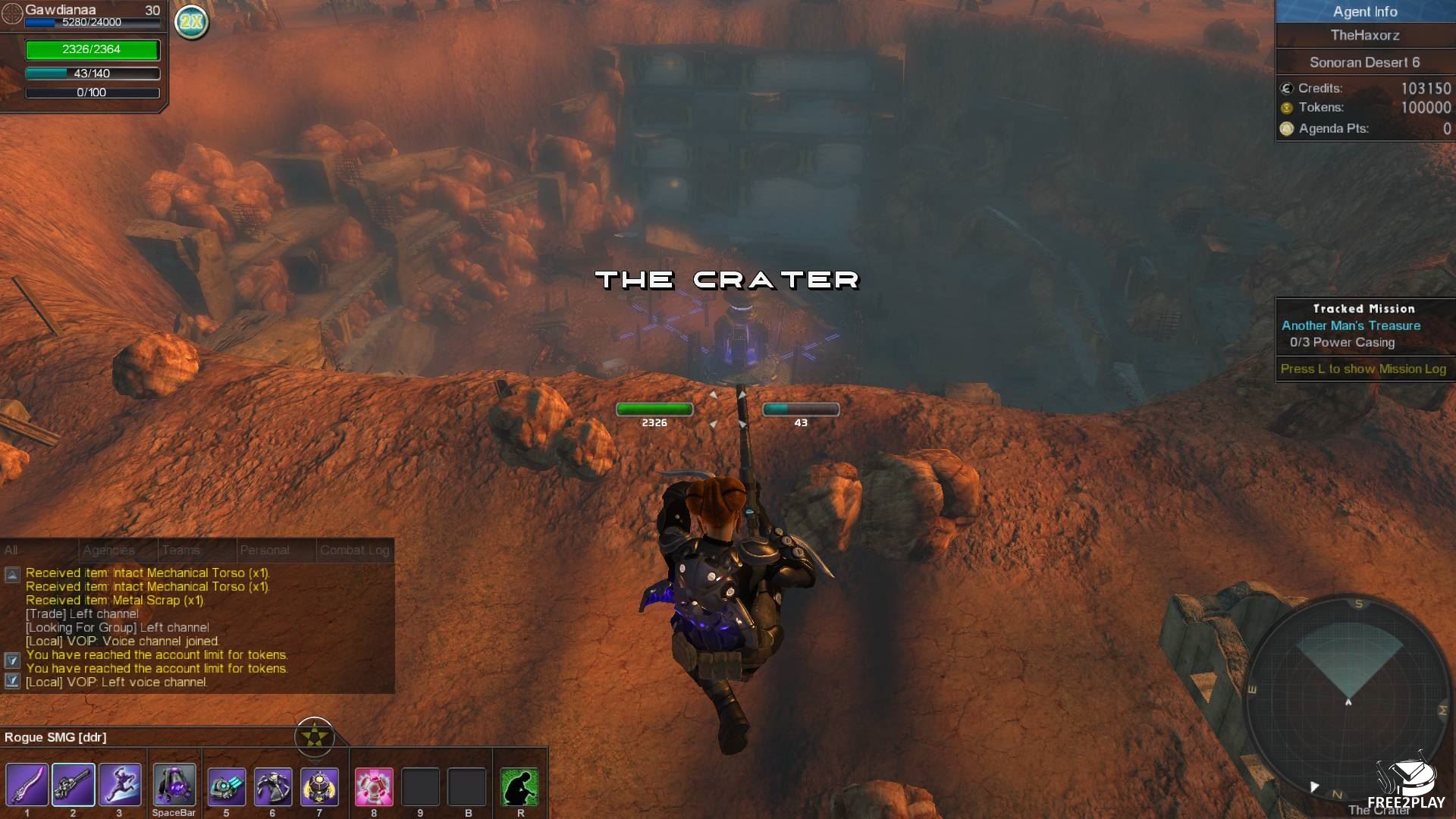Open the Agencies chat tab

click(108, 550)
